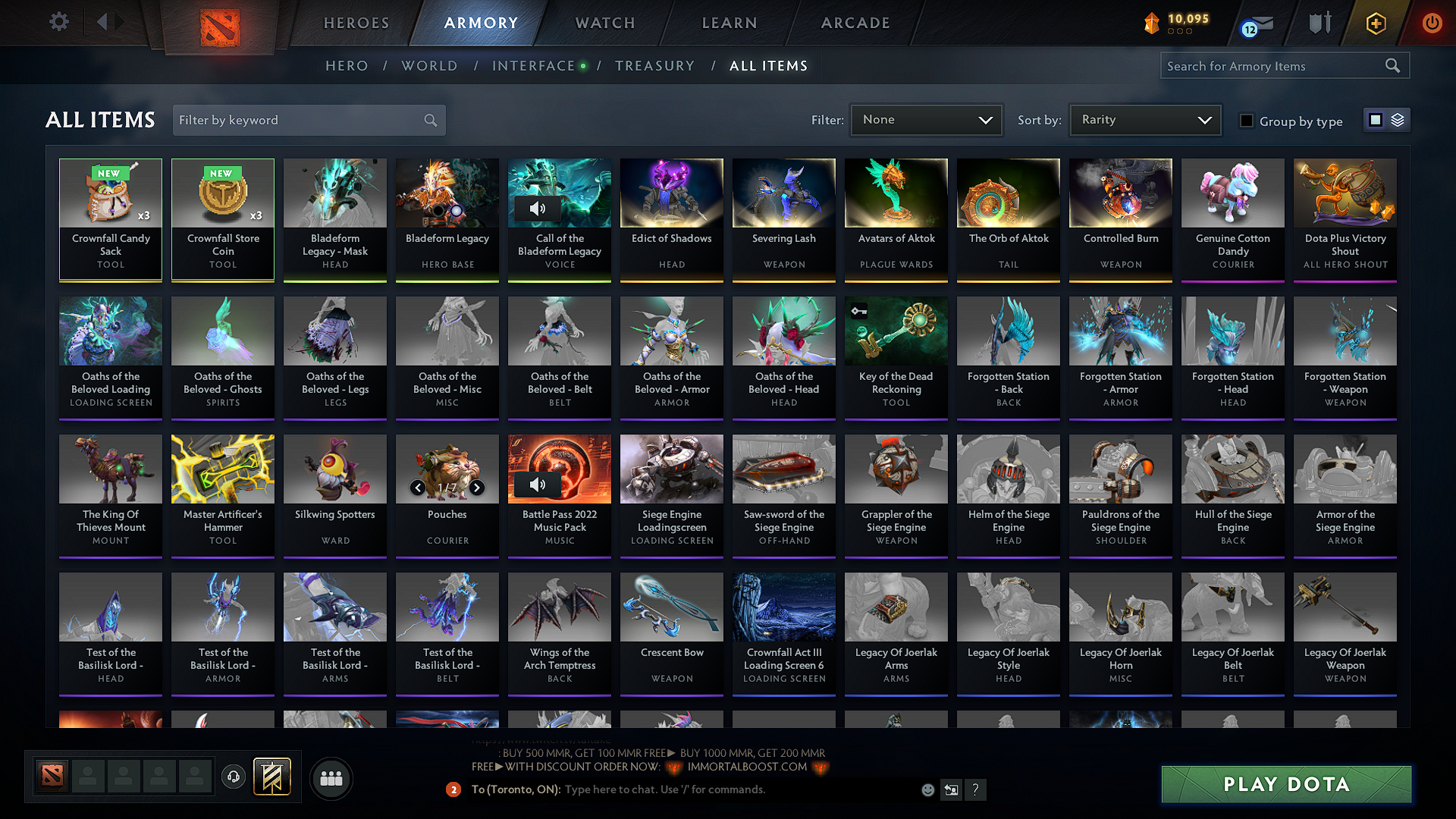The height and width of the screenshot is (819, 1456).
Task: Open the Filter None dropdown
Action: point(926,120)
